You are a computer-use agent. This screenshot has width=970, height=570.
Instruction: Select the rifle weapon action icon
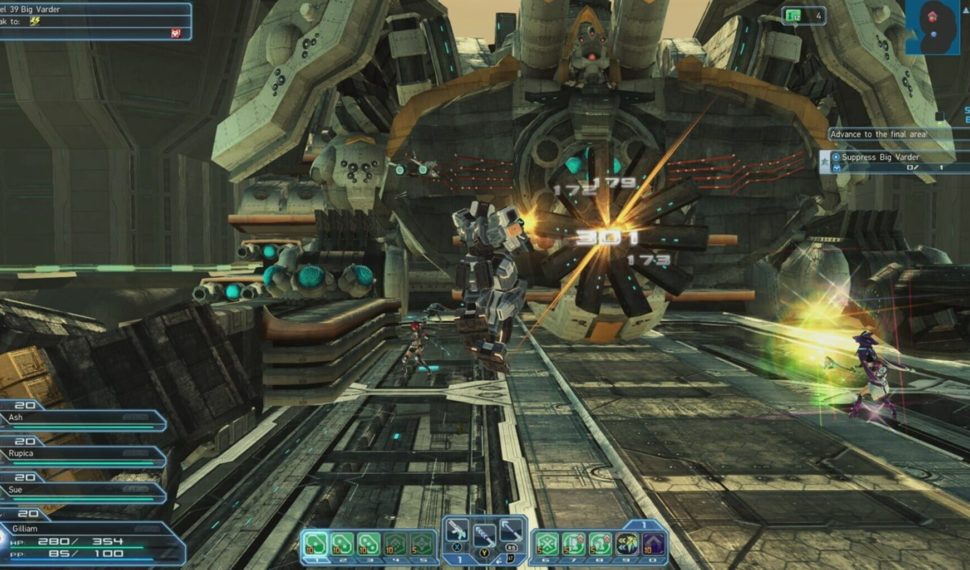(x=458, y=531)
